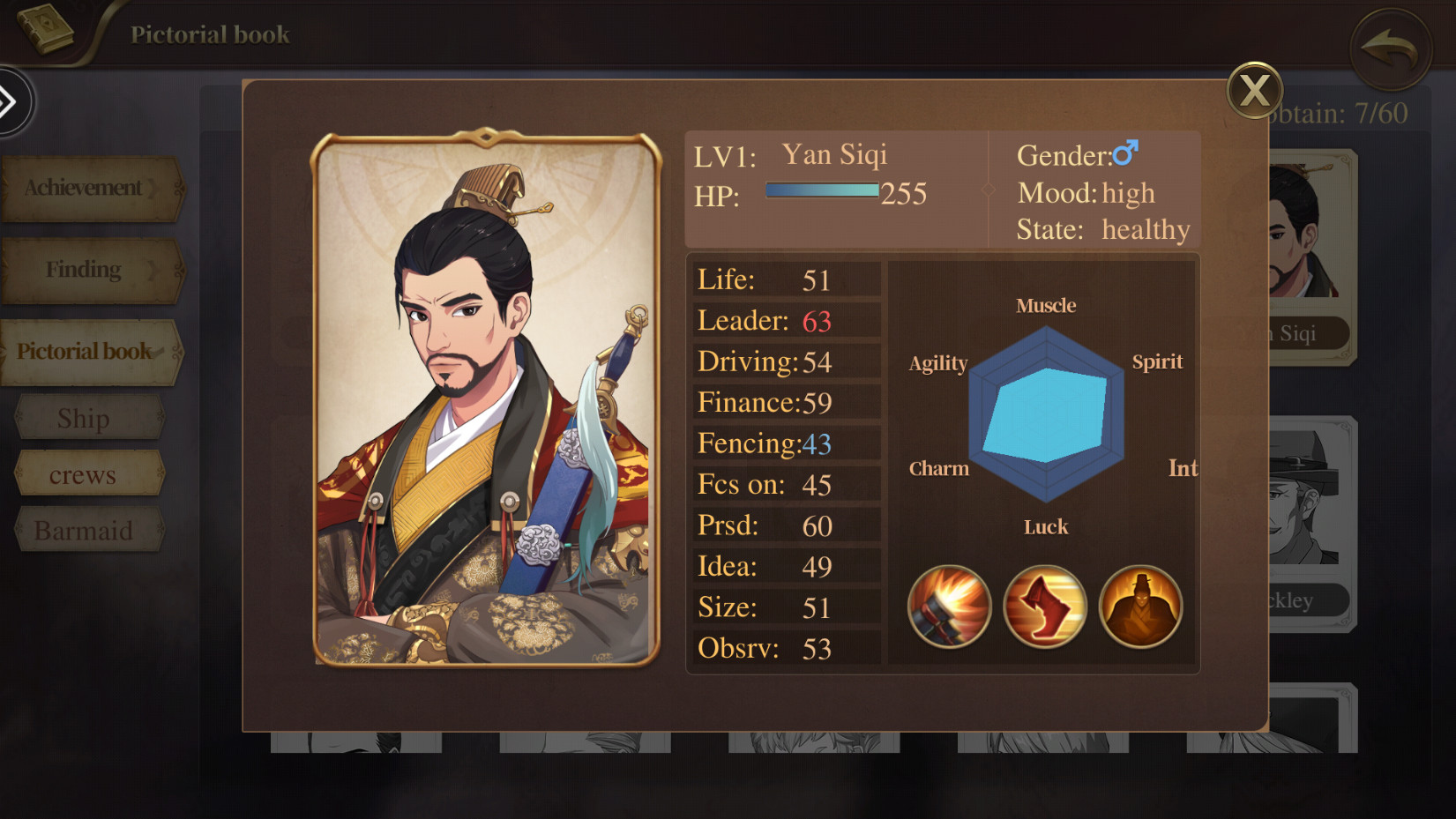
Task: Select the cannon skill icon
Action: [x=948, y=607]
